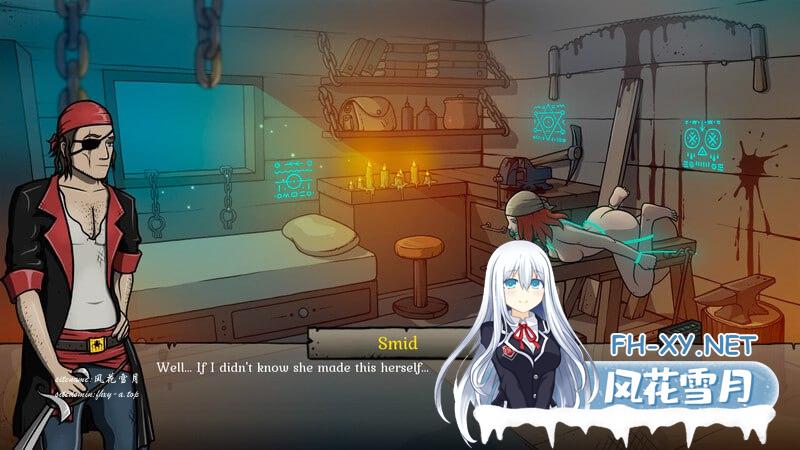Screen dimensions: 800x450
Task: Advance the dialogue line about making this herself
Action: click(292, 368)
